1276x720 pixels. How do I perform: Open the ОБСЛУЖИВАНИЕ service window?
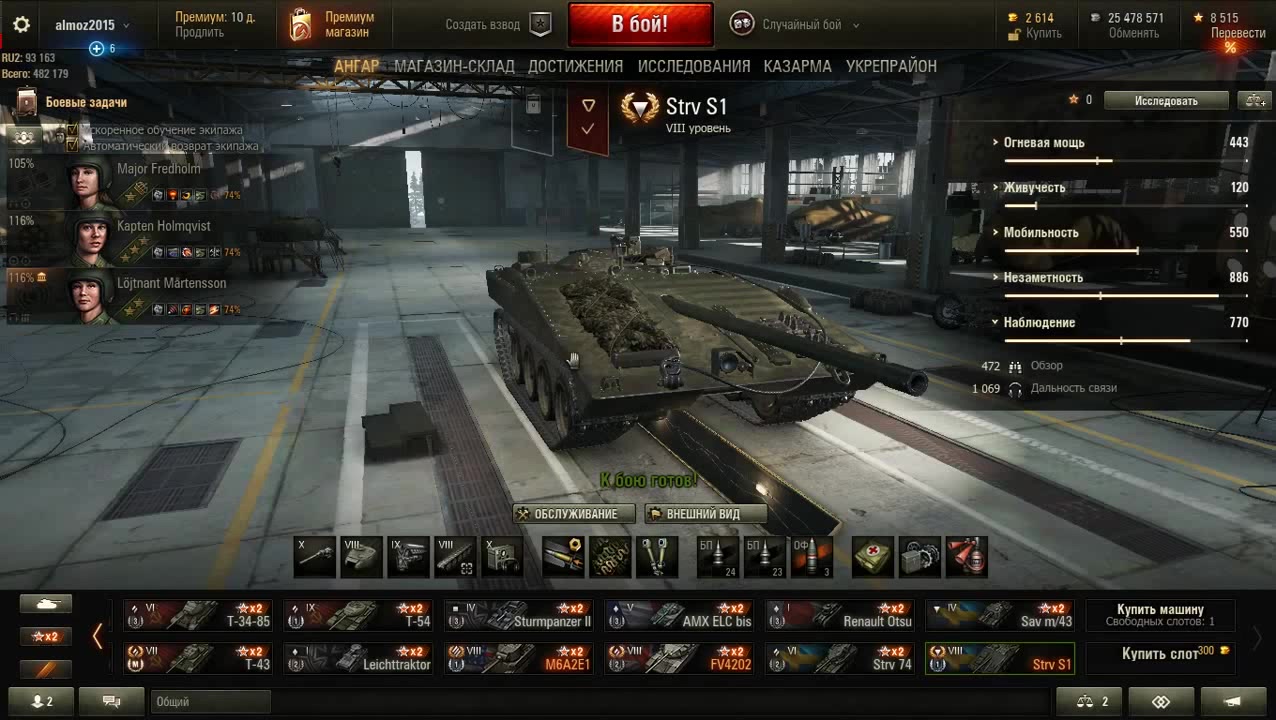(575, 514)
